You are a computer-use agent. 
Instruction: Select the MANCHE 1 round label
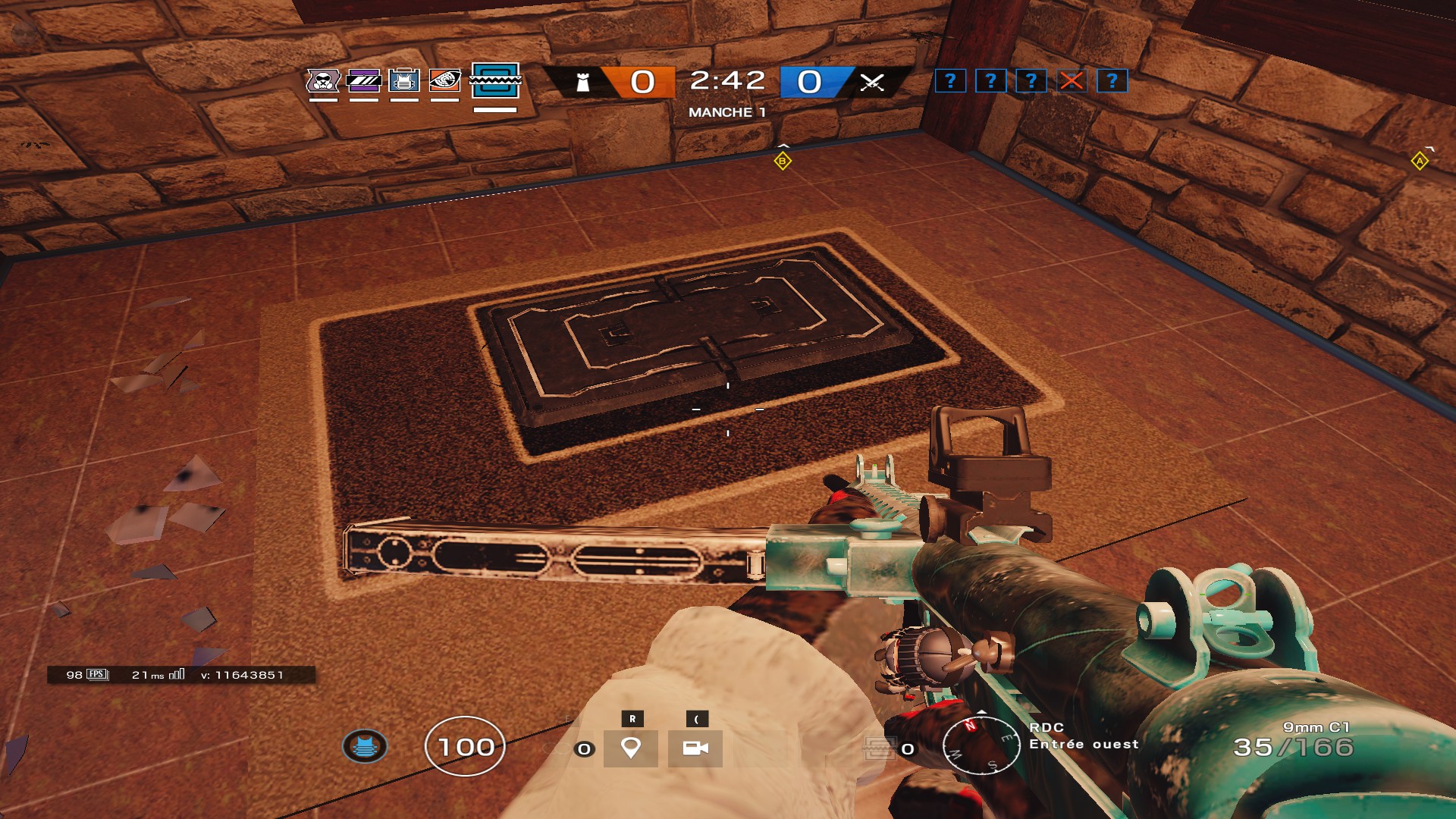(728, 110)
